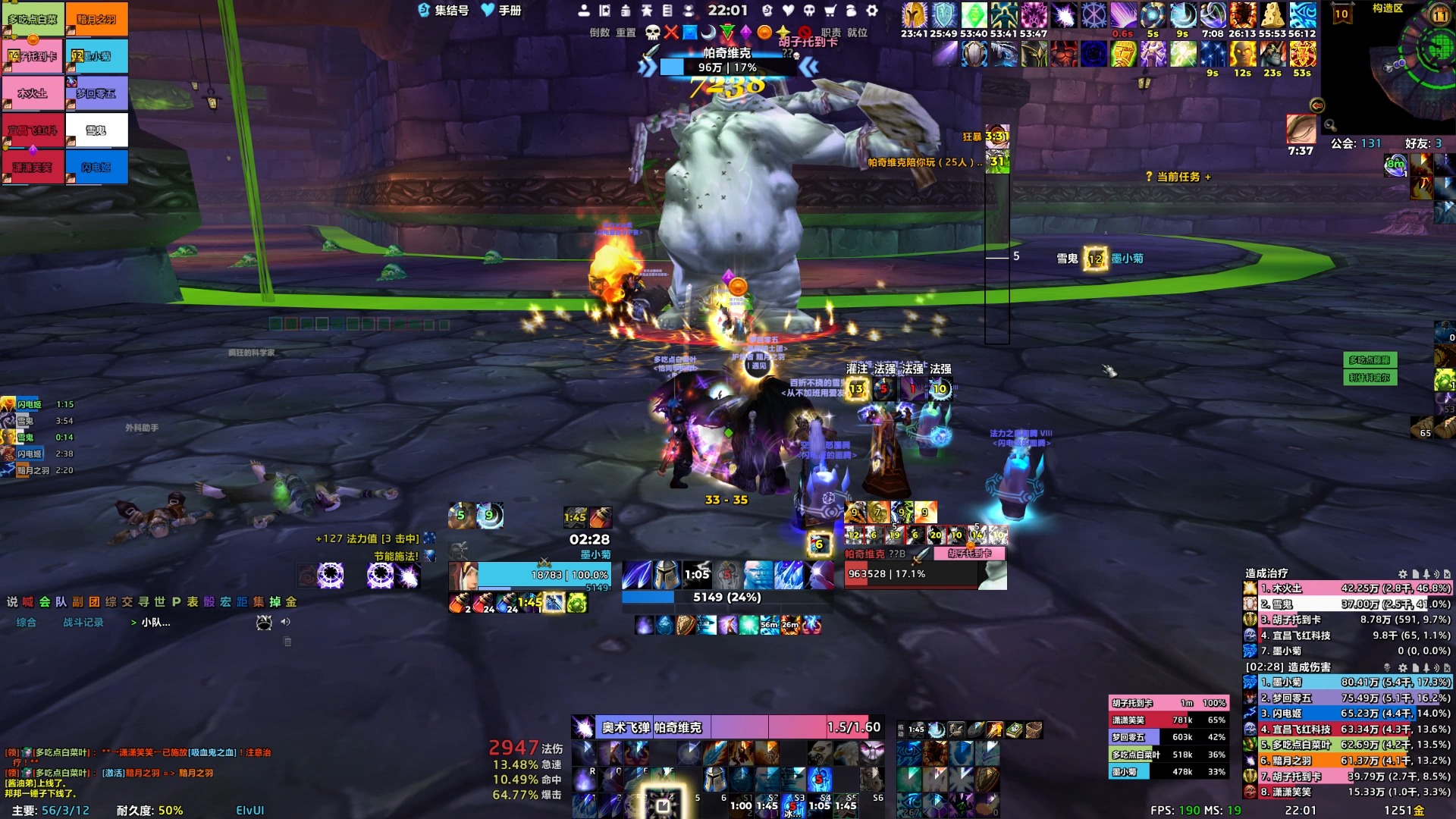Click the 就位 ready check button
The image size is (1456, 819).
click(857, 33)
